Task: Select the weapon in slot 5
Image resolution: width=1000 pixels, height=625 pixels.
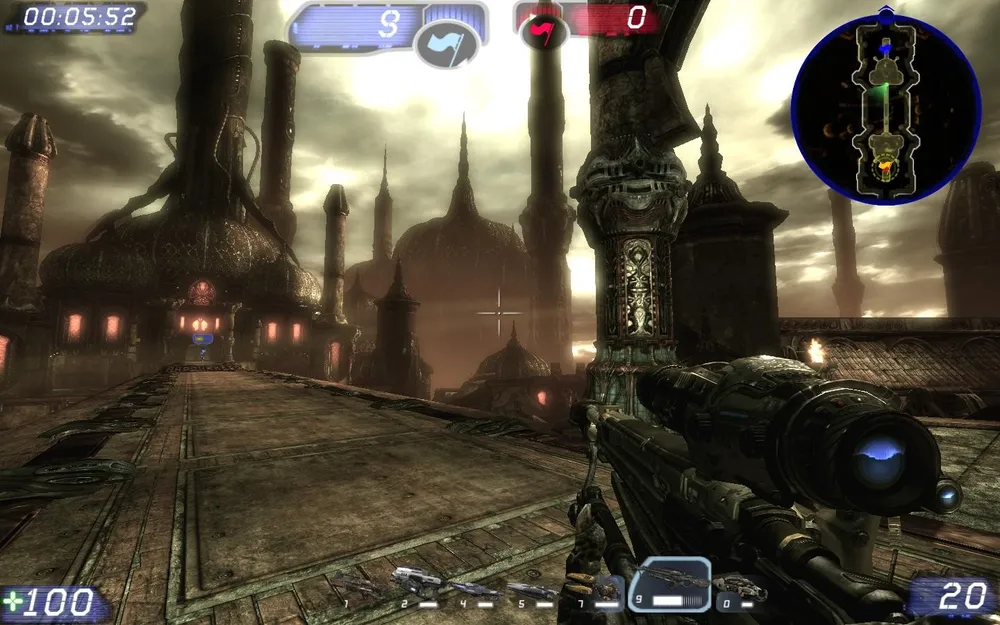Action: click(x=532, y=590)
